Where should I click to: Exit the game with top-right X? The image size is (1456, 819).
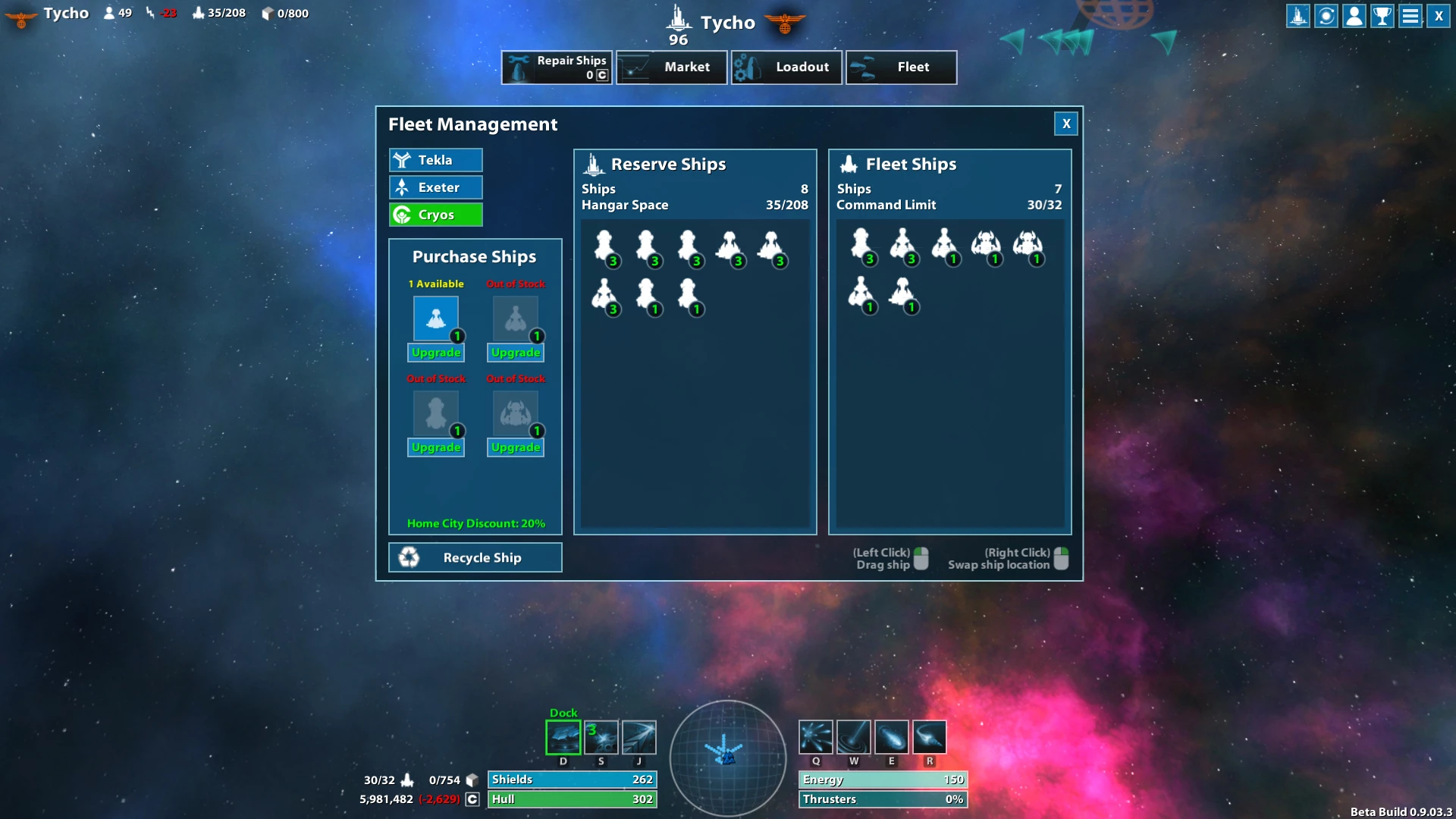coord(1439,16)
